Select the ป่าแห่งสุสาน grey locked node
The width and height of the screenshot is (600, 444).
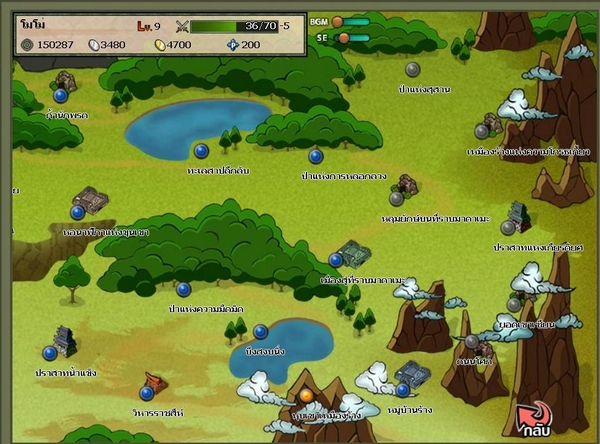click(x=412, y=69)
